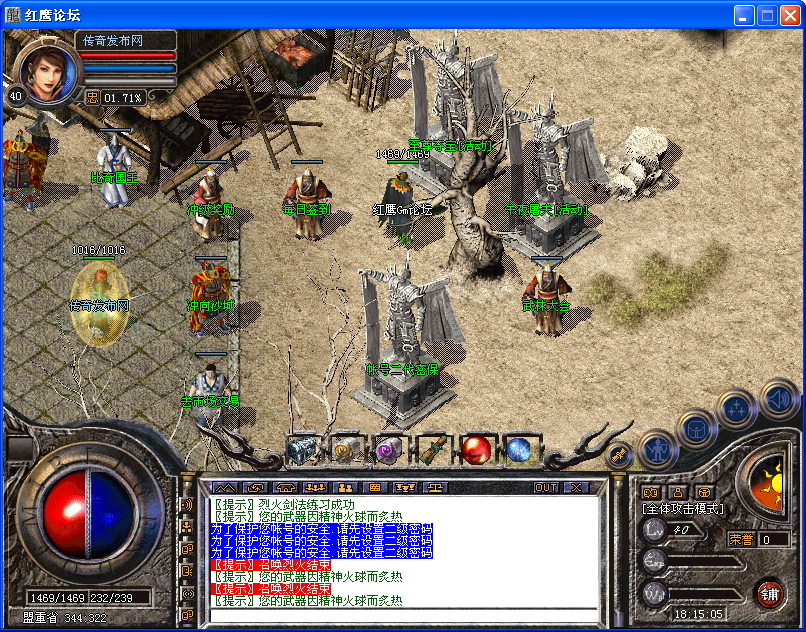Viewport: 806px width, 632px height.
Task: Open the skills sparkle round button
Action: coord(737,408)
